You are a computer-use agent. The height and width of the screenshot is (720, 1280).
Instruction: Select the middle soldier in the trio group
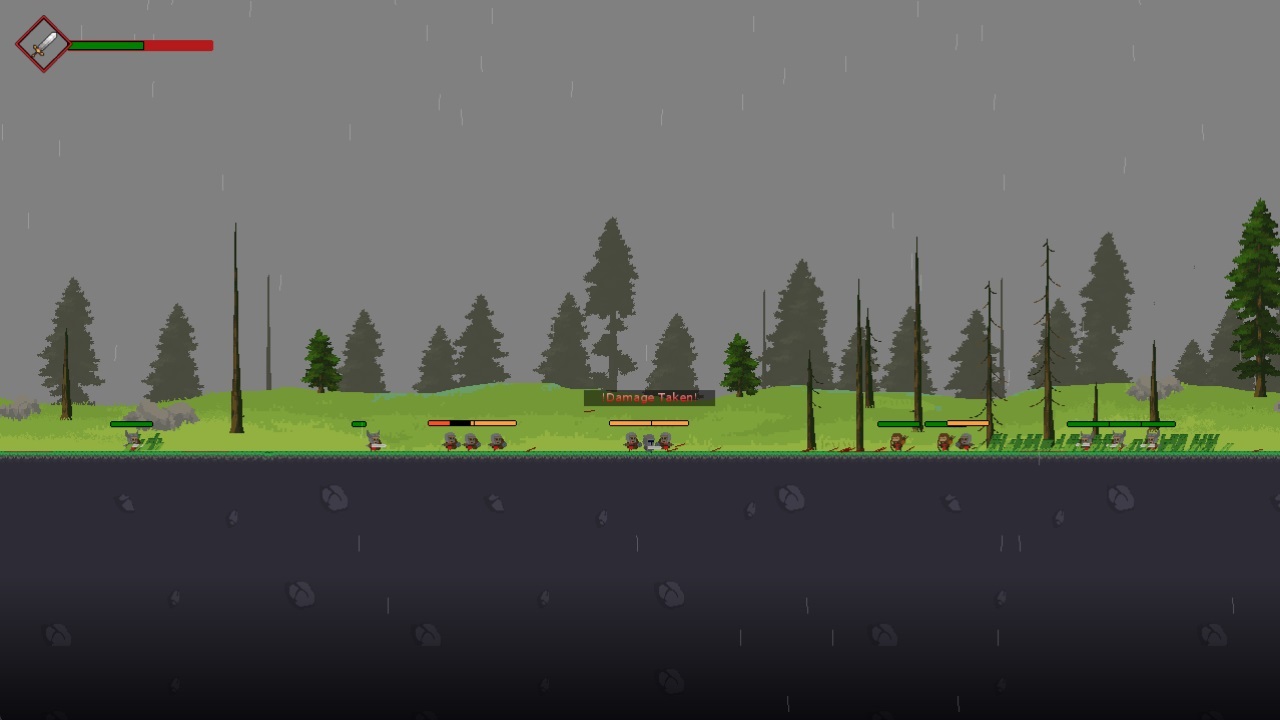(473, 441)
